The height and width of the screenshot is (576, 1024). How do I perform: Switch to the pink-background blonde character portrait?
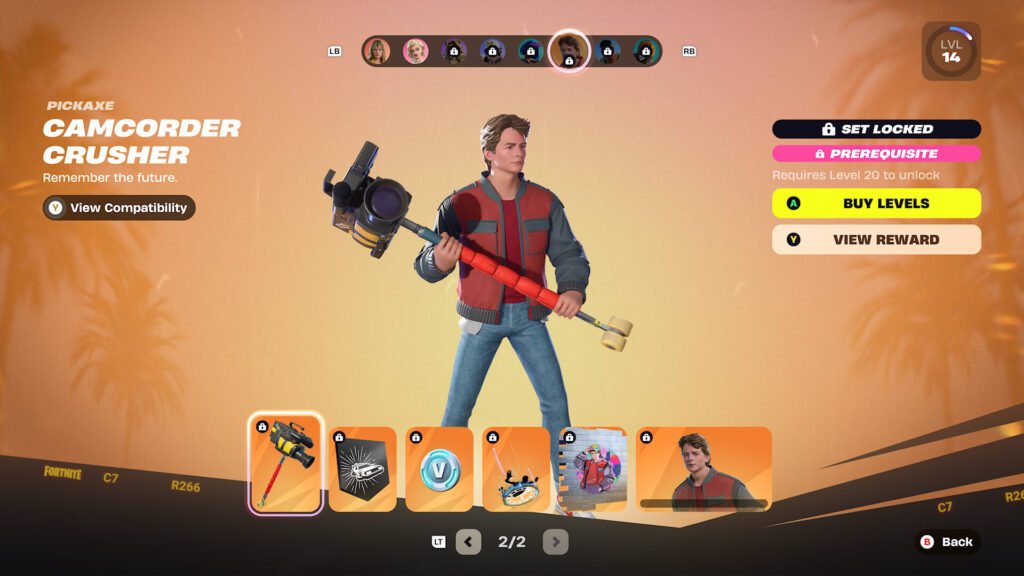point(415,51)
